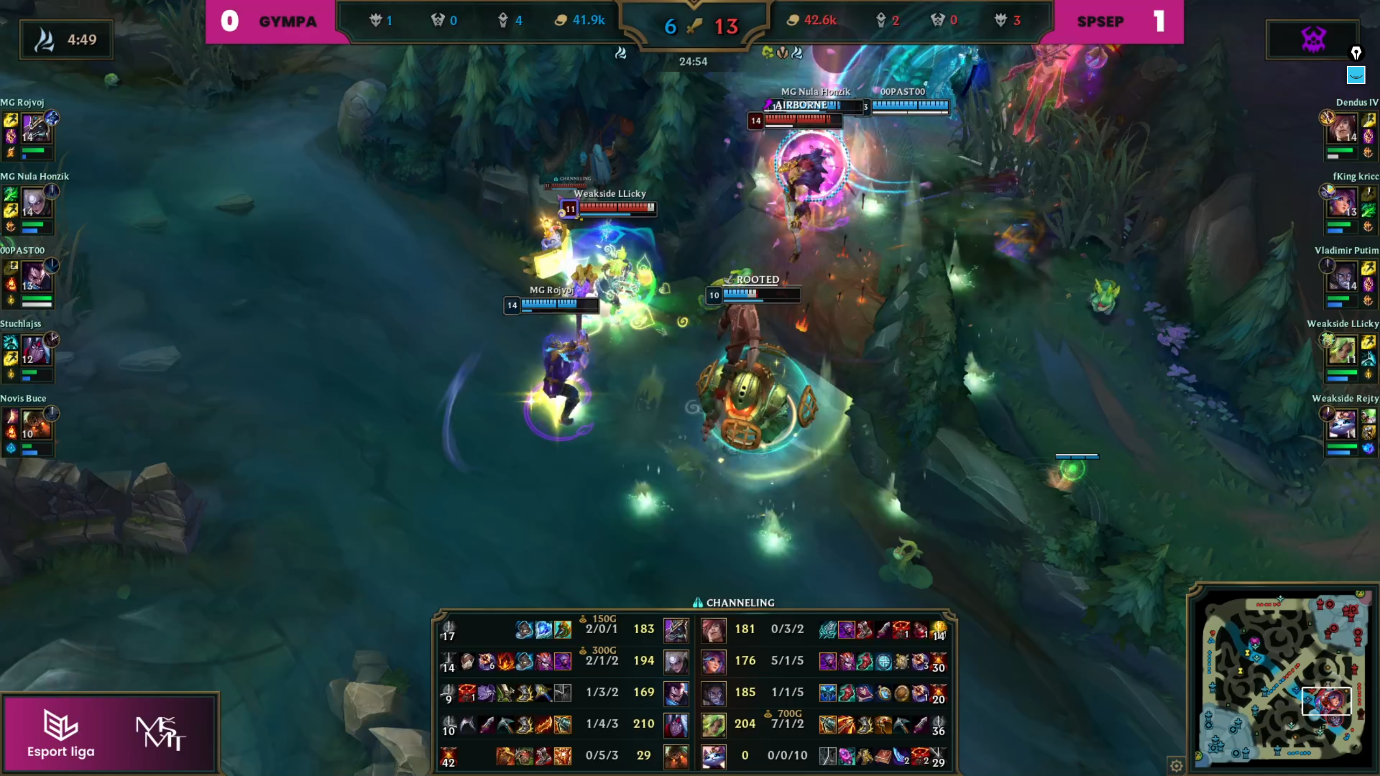Screen dimensions: 1380x776
Task: Select the 0/0/10 champion portrait in scoreboard
Action: tap(713, 755)
